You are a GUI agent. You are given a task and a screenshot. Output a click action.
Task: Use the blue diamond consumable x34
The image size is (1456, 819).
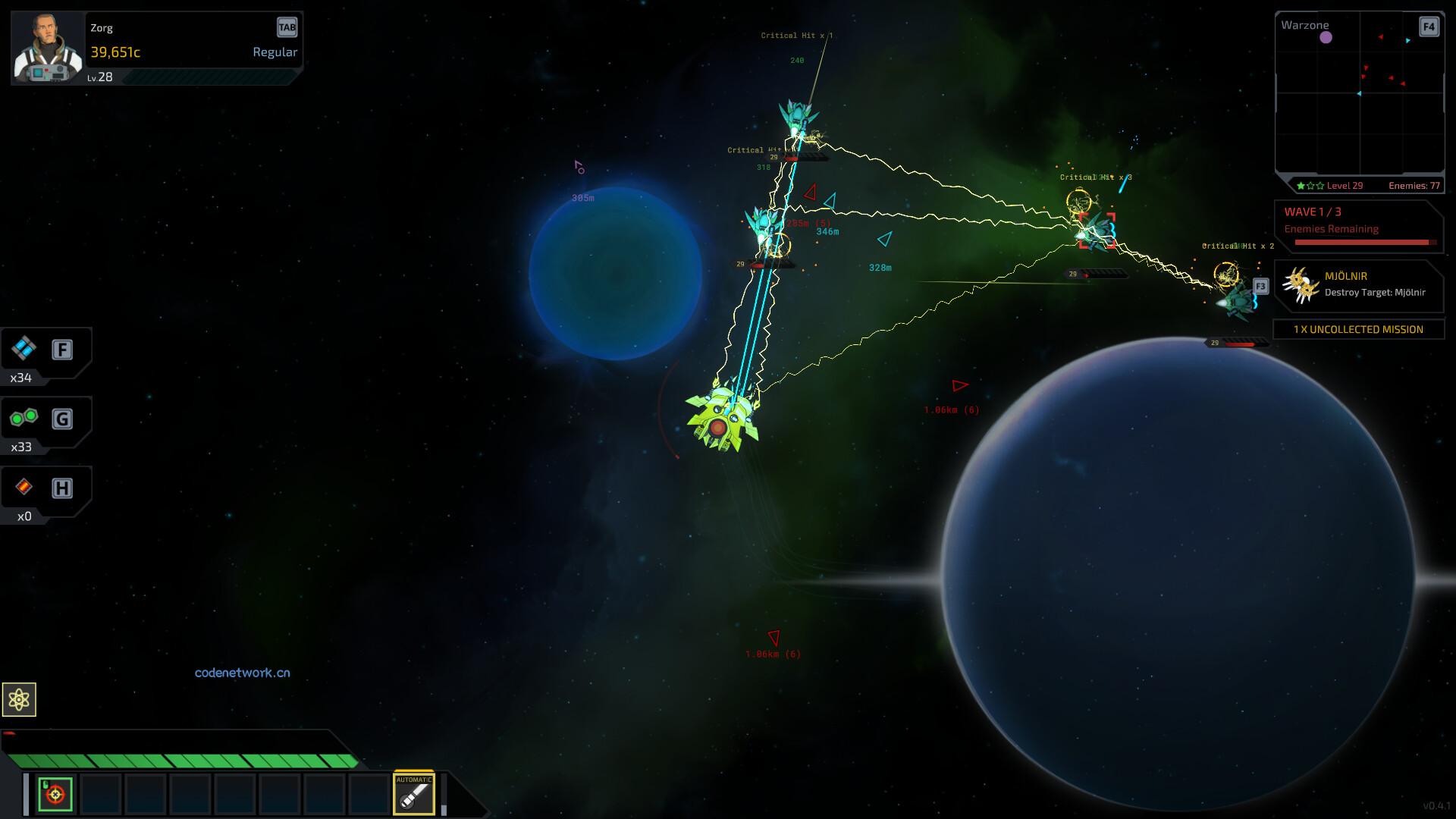(x=24, y=350)
